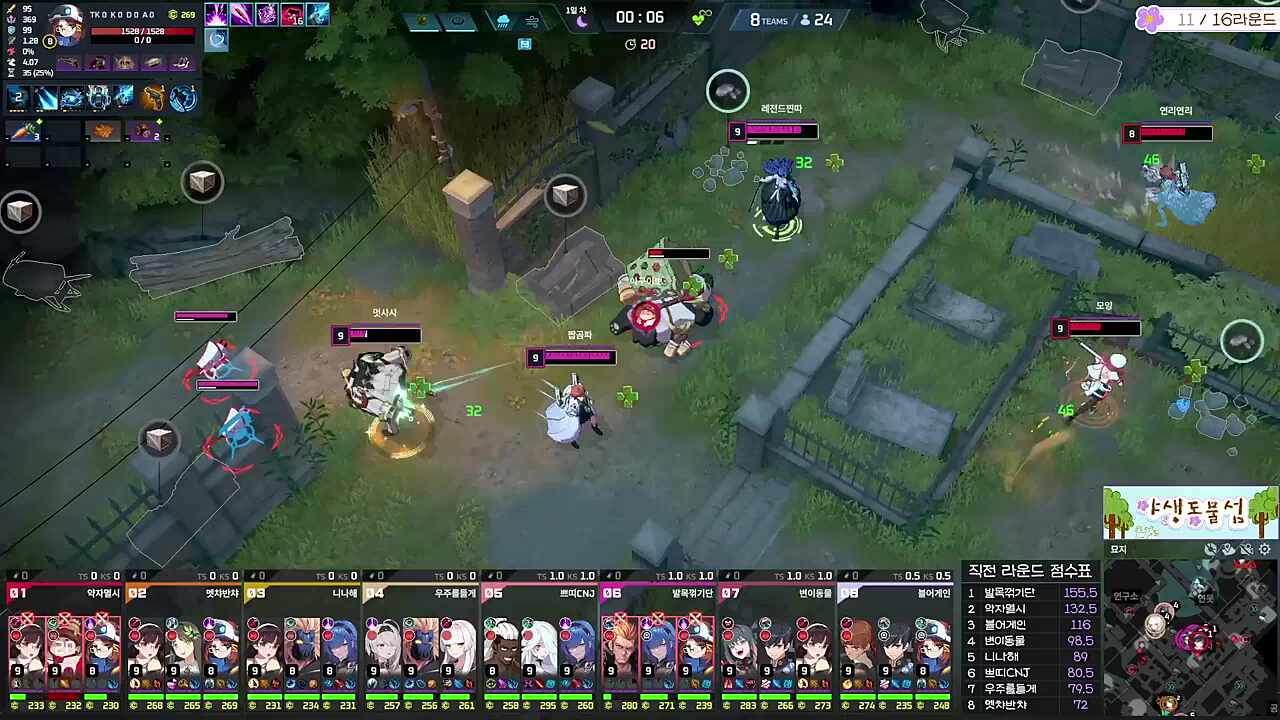Click the HP bar showing 1528/1528
1280x720 pixels.
tap(143, 30)
